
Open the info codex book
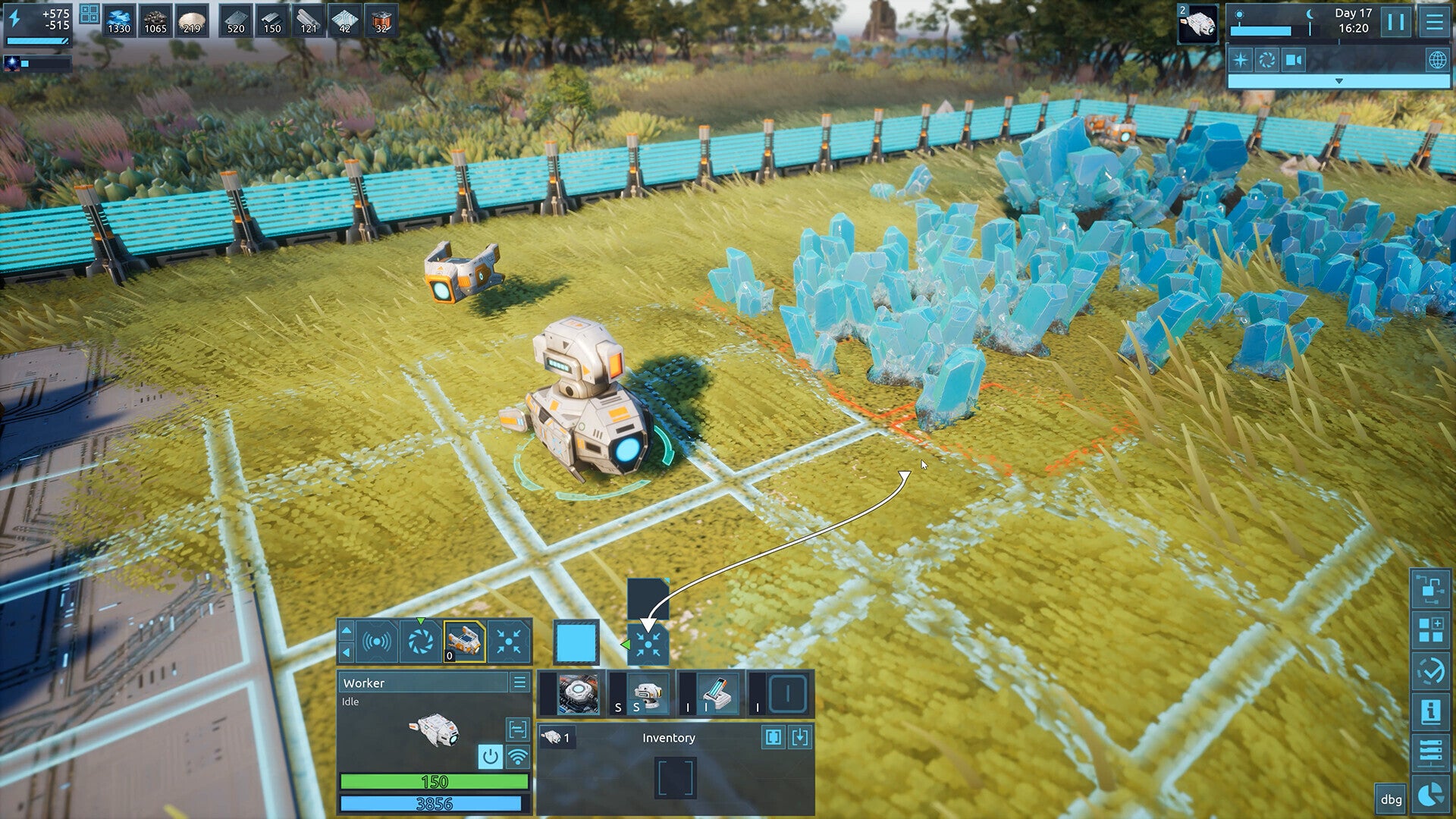pyautogui.click(x=1430, y=711)
